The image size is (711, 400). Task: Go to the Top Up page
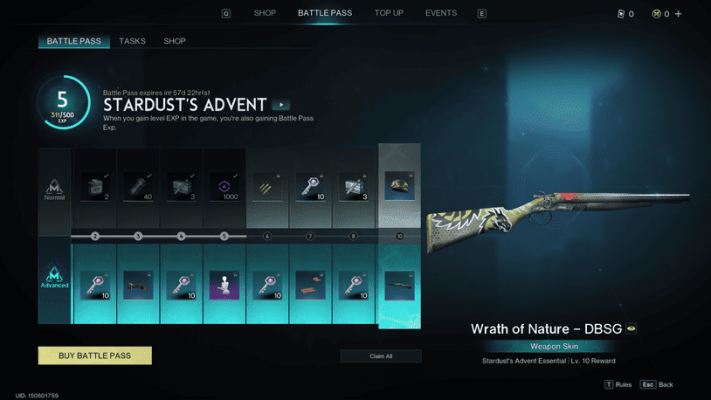click(x=389, y=13)
